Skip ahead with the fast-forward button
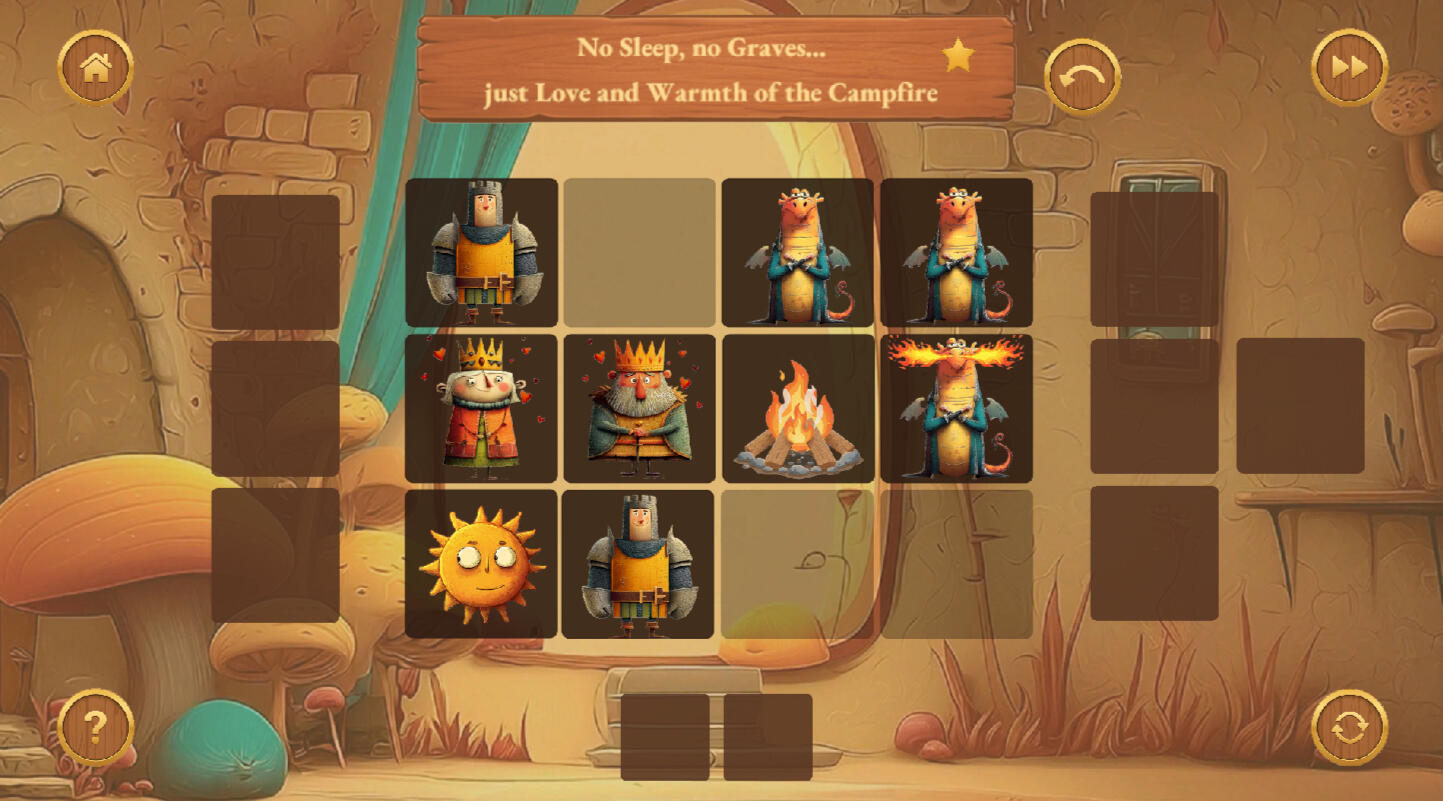 pyautogui.click(x=1349, y=68)
